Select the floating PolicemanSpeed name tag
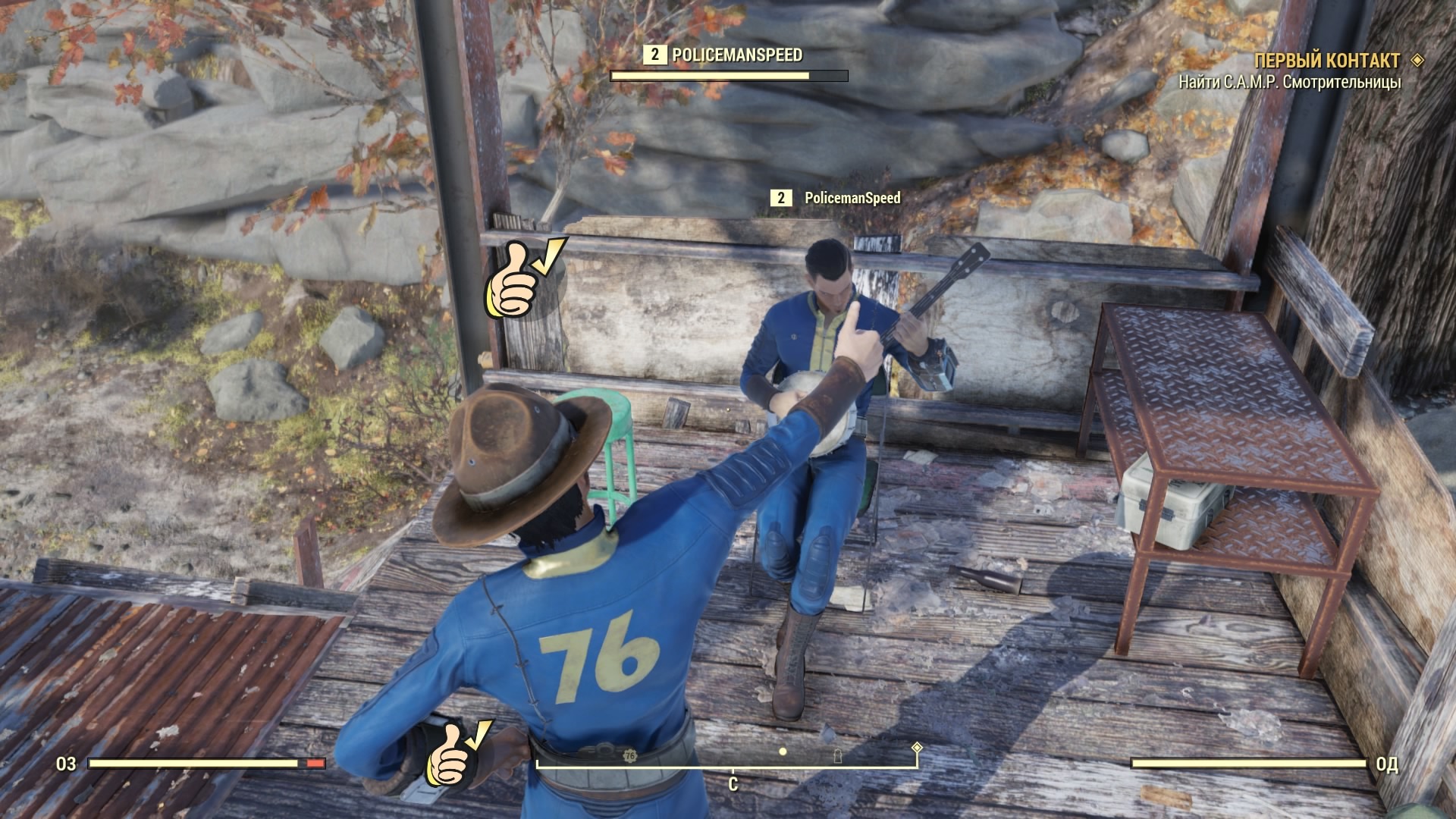The width and height of the screenshot is (1456, 819). tap(852, 198)
